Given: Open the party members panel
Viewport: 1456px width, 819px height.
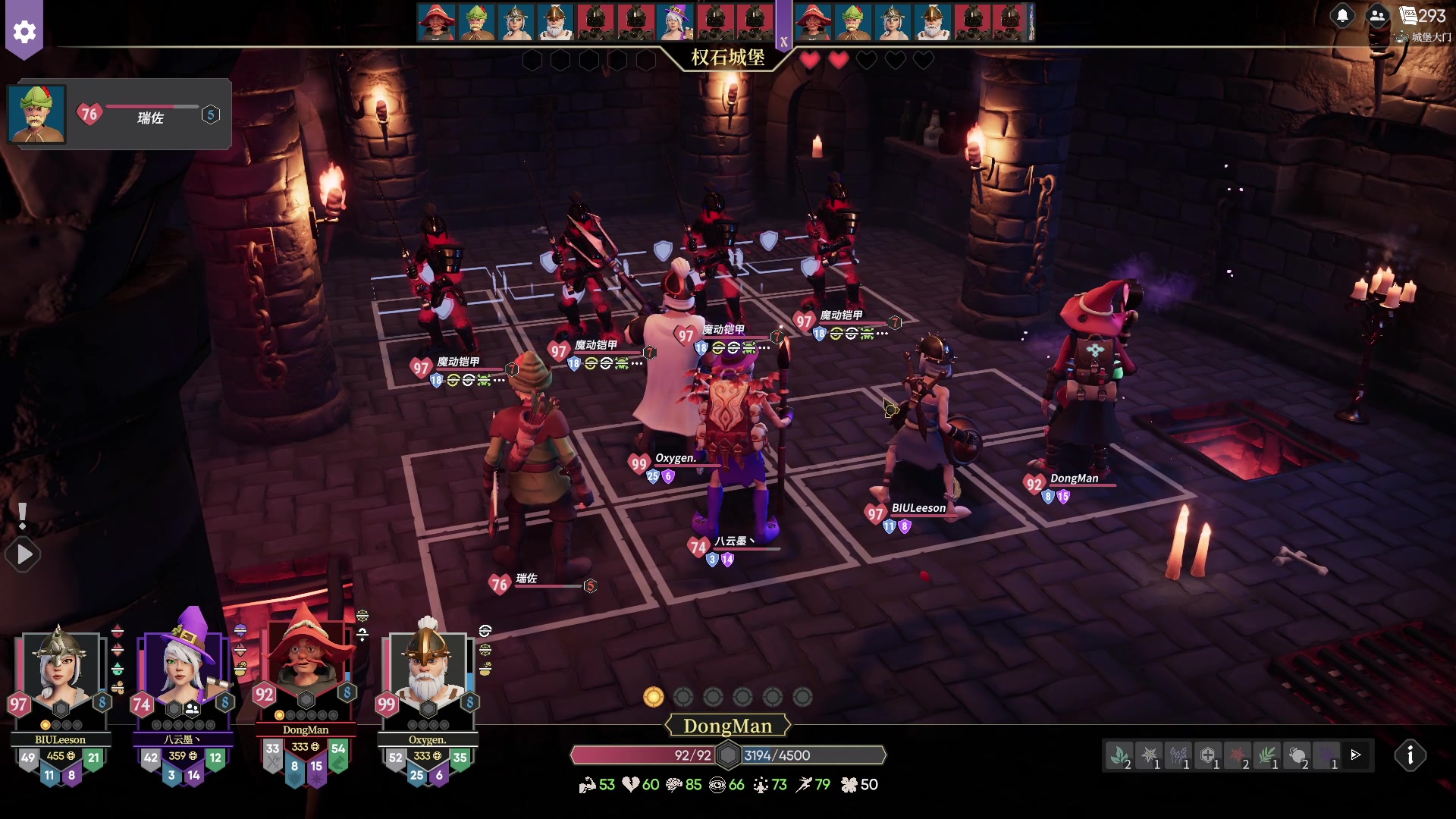Looking at the screenshot, I should (x=1378, y=16).
